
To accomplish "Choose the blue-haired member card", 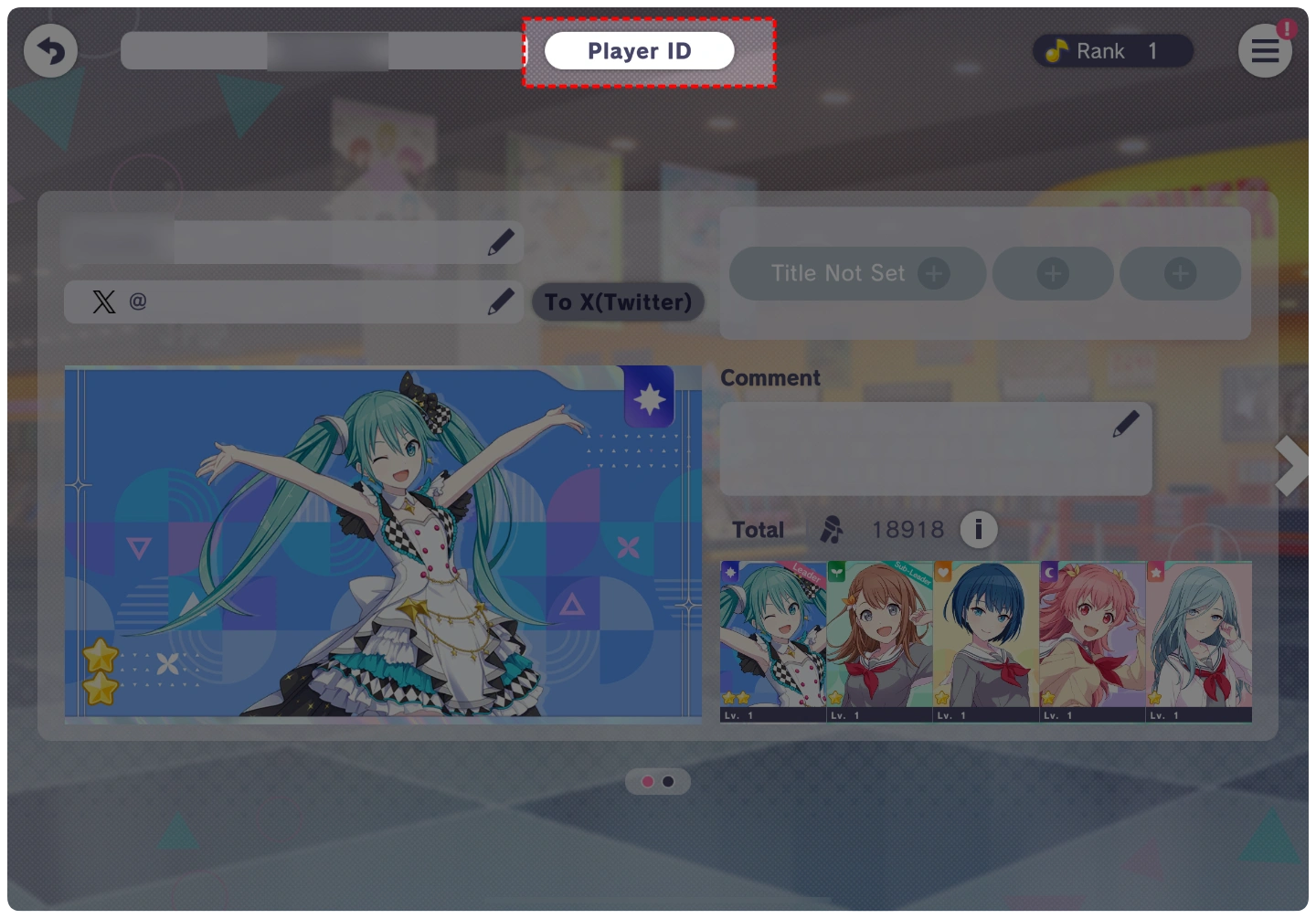I will (986, 640).
